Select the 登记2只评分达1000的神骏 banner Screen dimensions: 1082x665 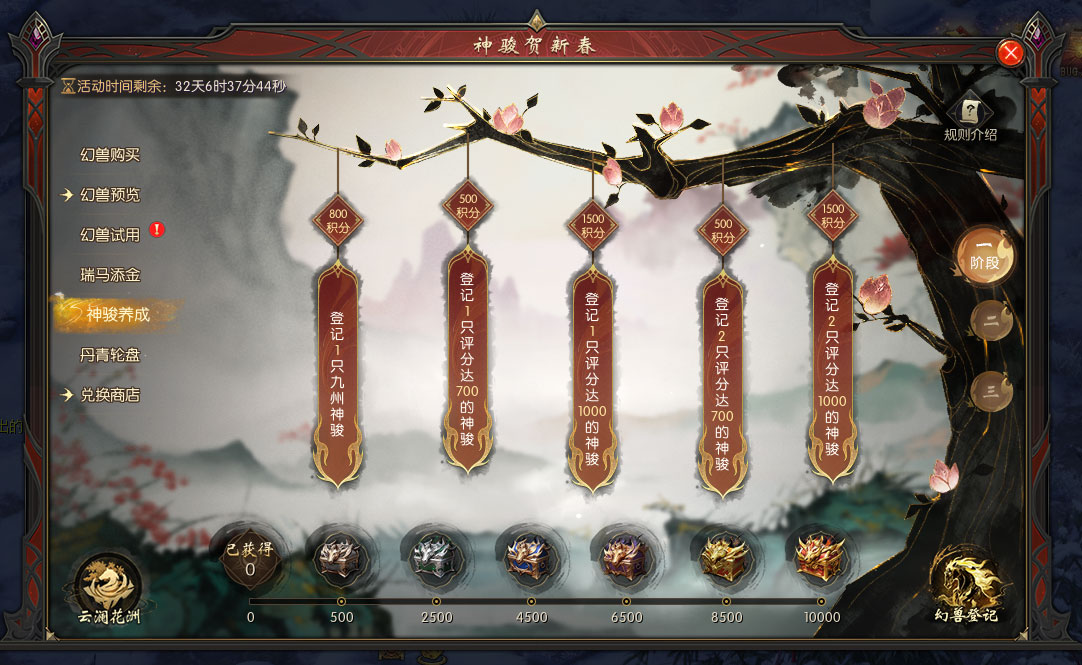pos(832,368)
